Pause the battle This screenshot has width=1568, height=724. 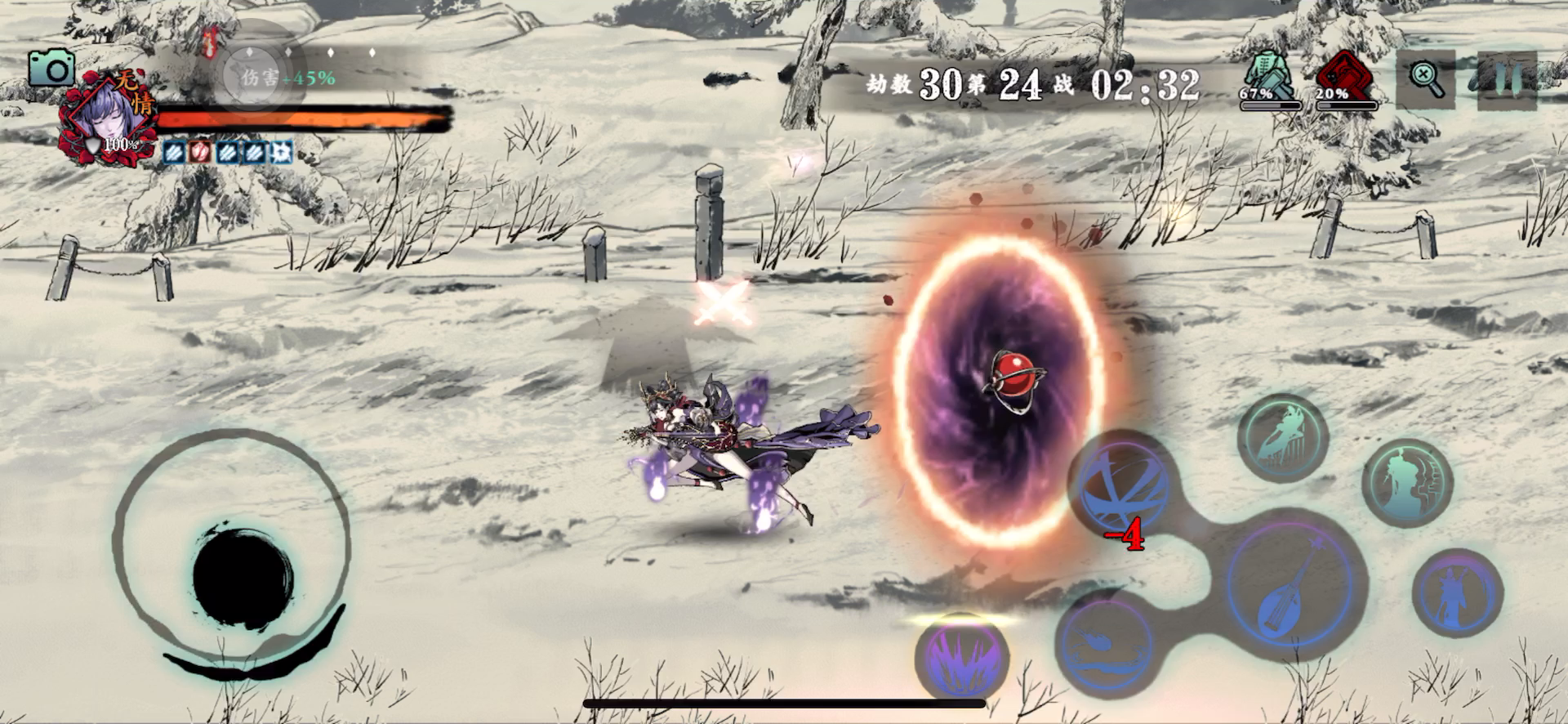(1507, 79)
